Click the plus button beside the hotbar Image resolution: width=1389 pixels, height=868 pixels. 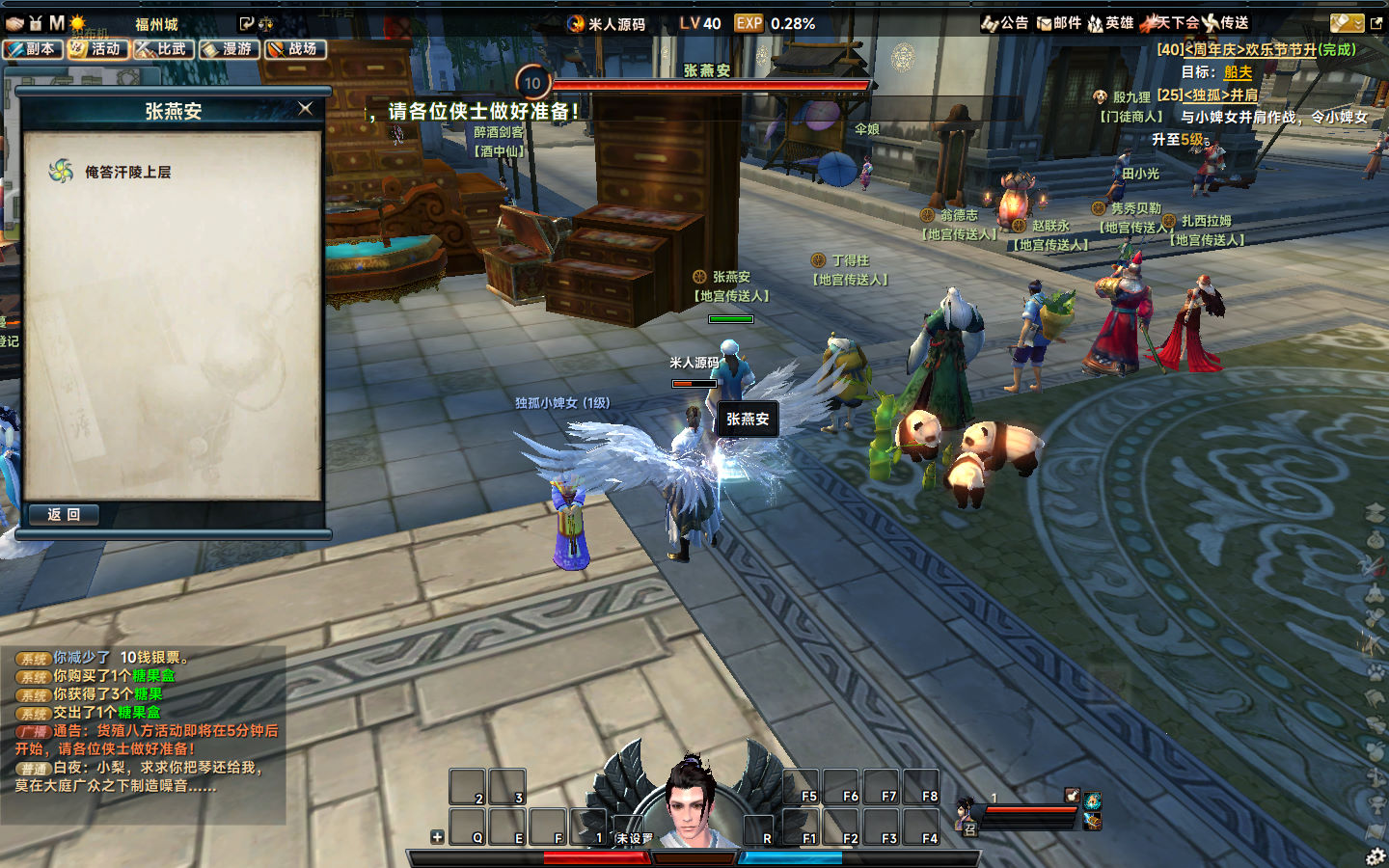tap(437, 837)
